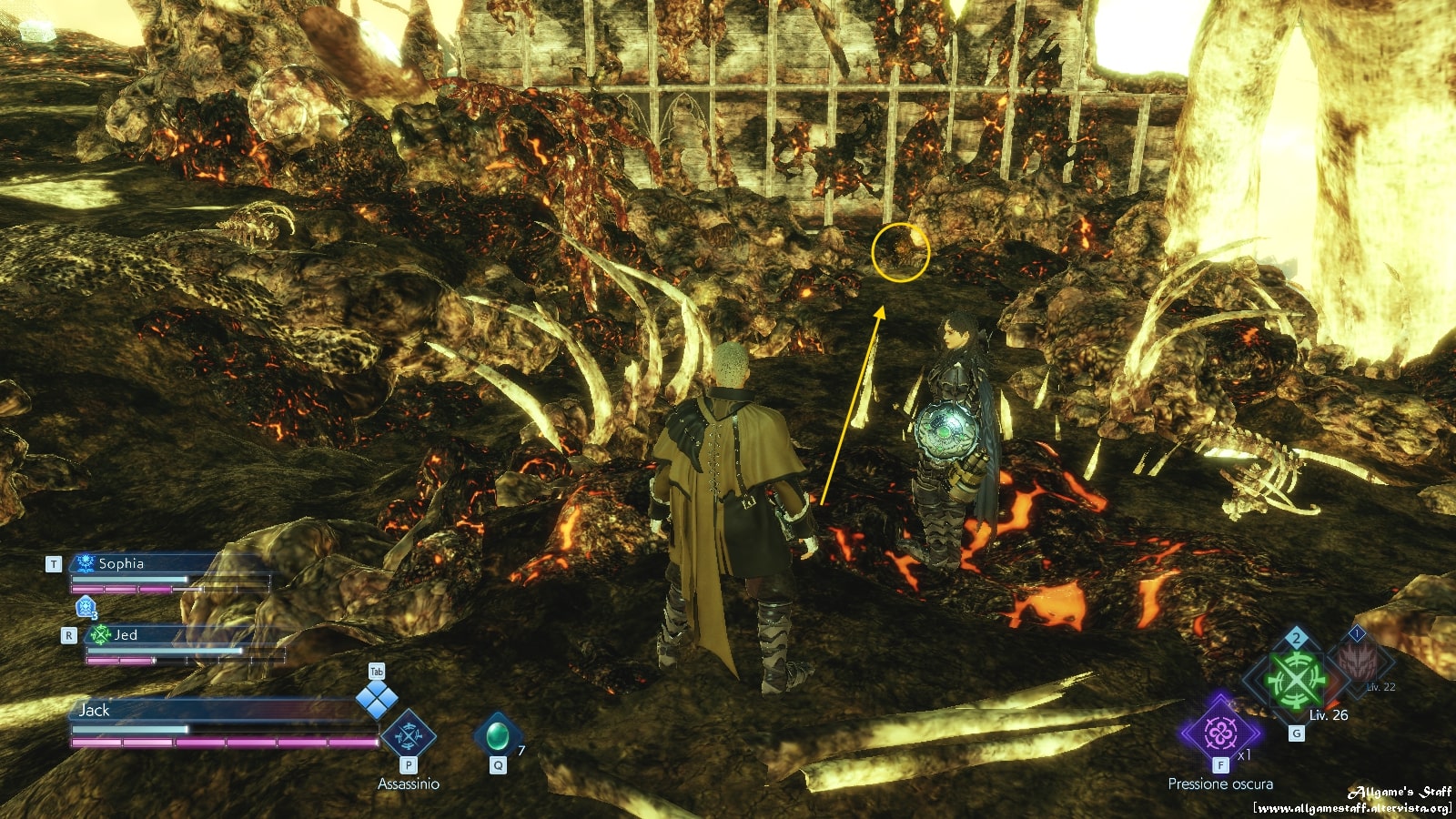Select the Assassinio job icon
Image resolution: width=1456 pixels, height=819 pixels.
click(x=408, y=736)
